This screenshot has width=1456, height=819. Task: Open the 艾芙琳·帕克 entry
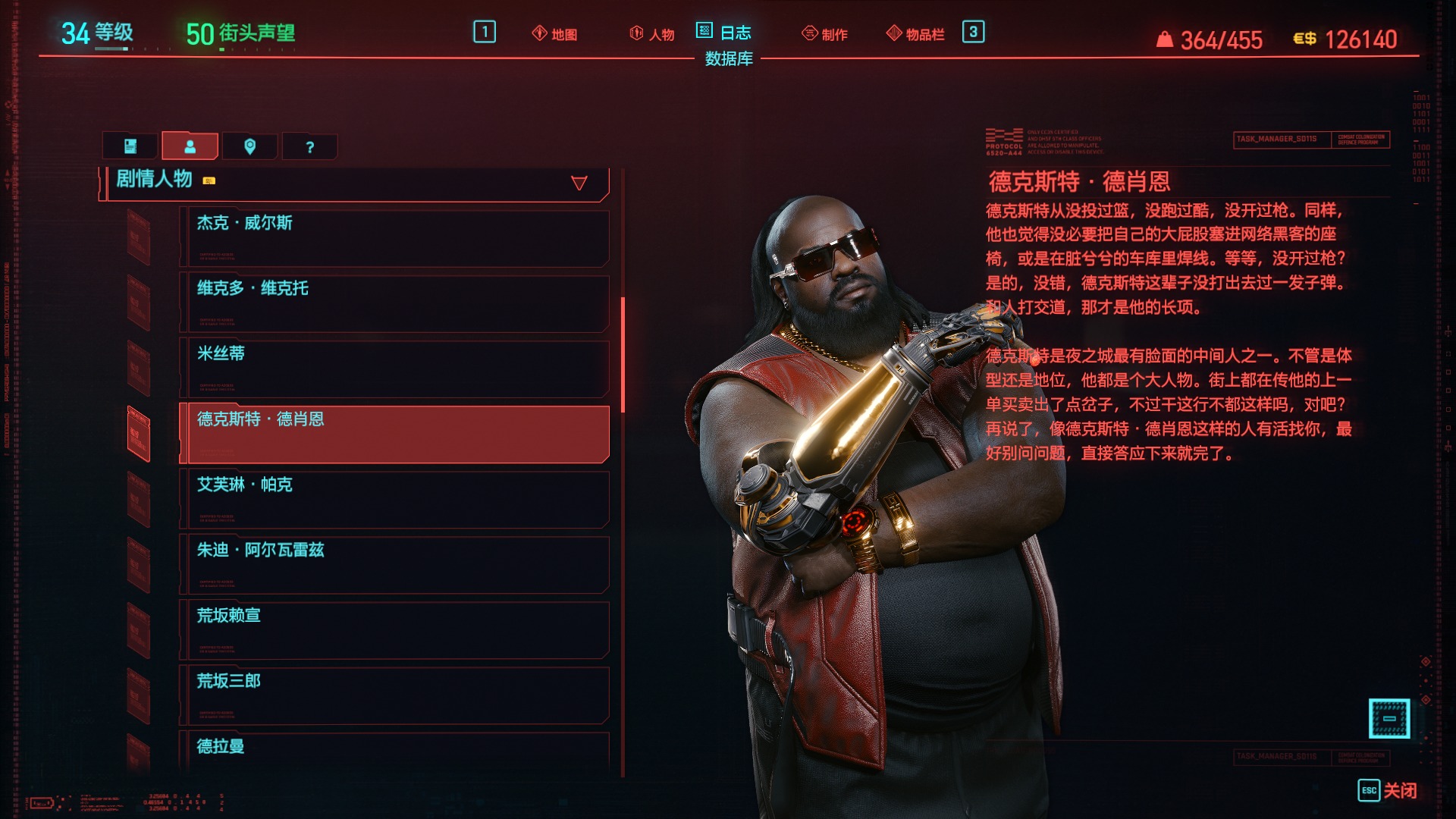(394, 499)
